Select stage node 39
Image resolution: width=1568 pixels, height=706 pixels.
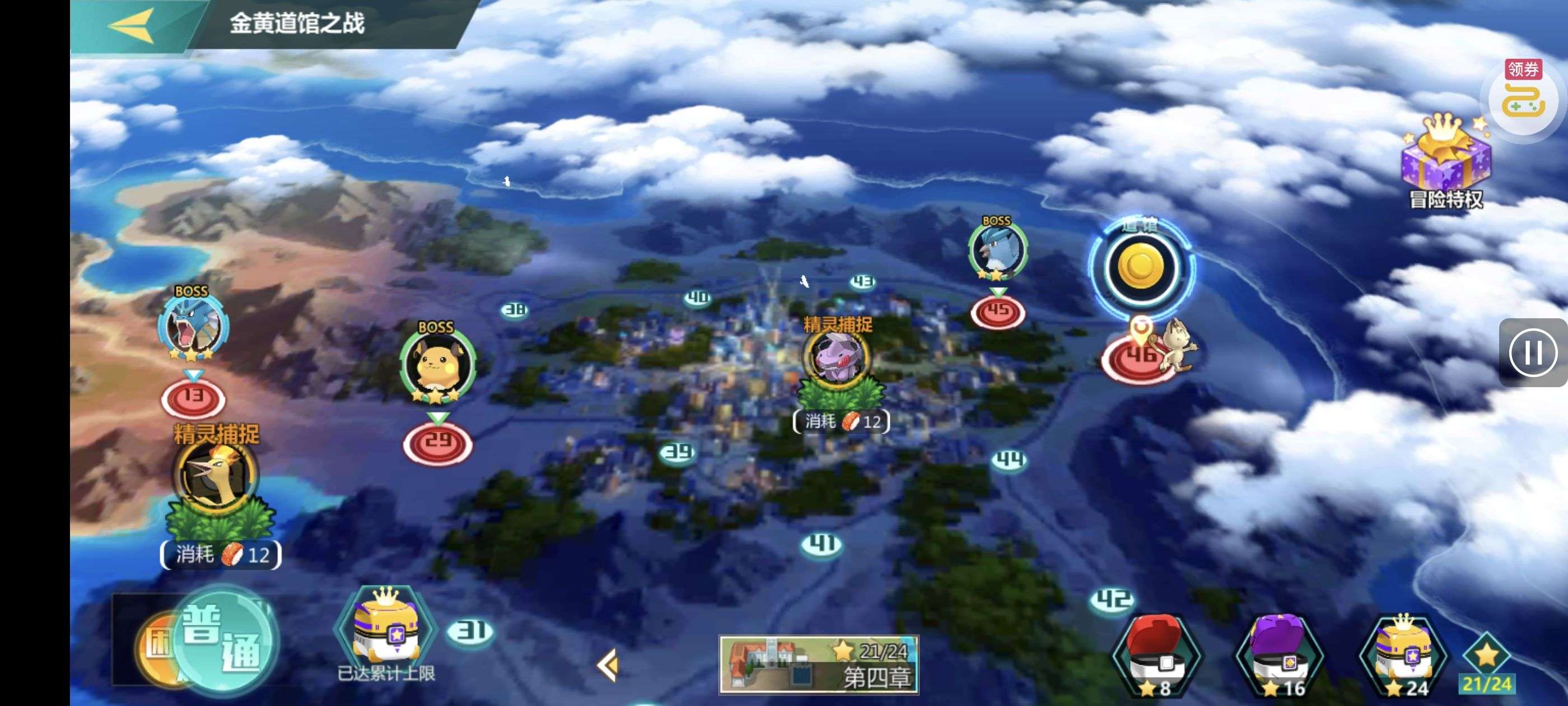pyautogui.click(x=678, y=453)
